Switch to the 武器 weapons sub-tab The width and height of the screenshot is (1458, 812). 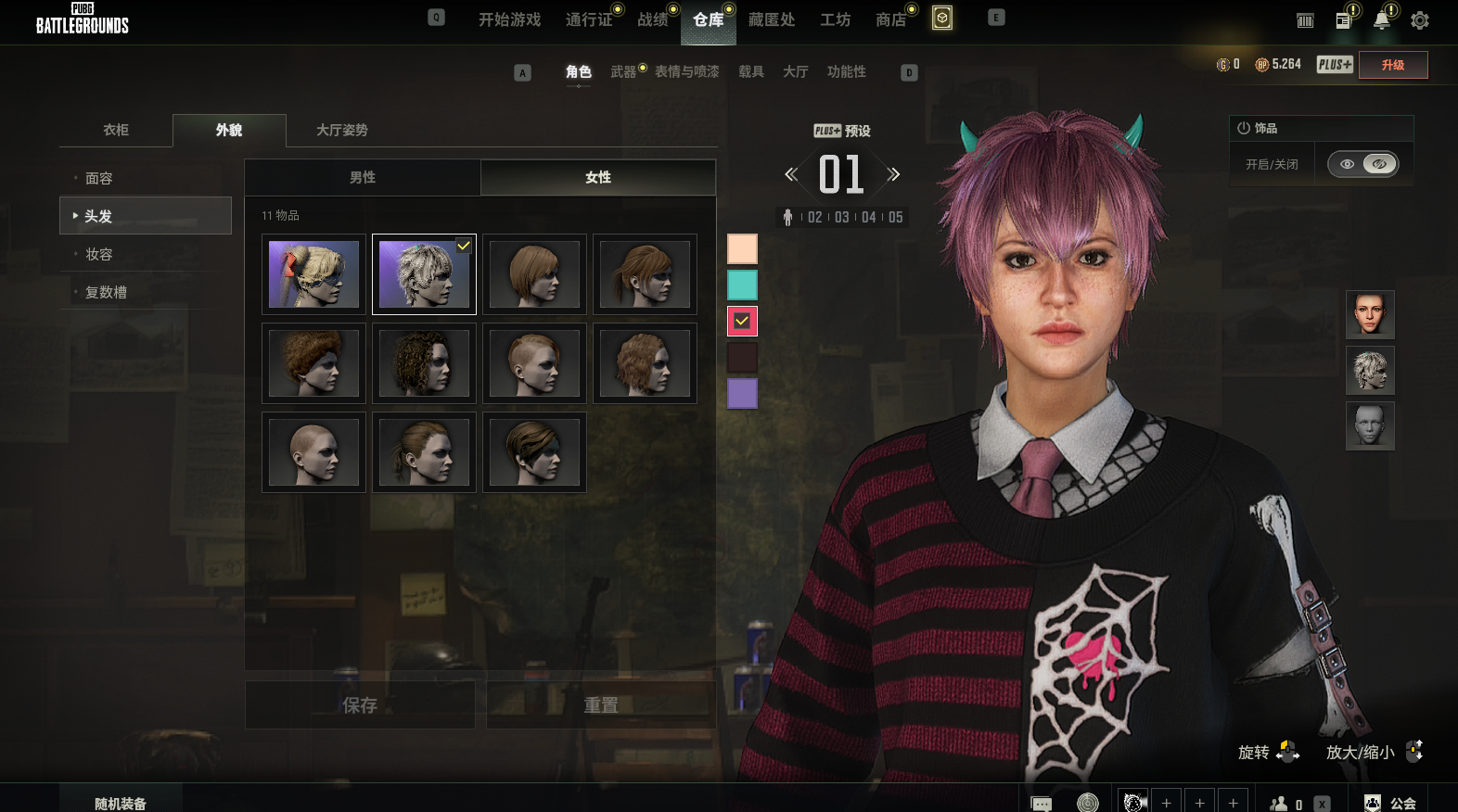tap(623, 71)
